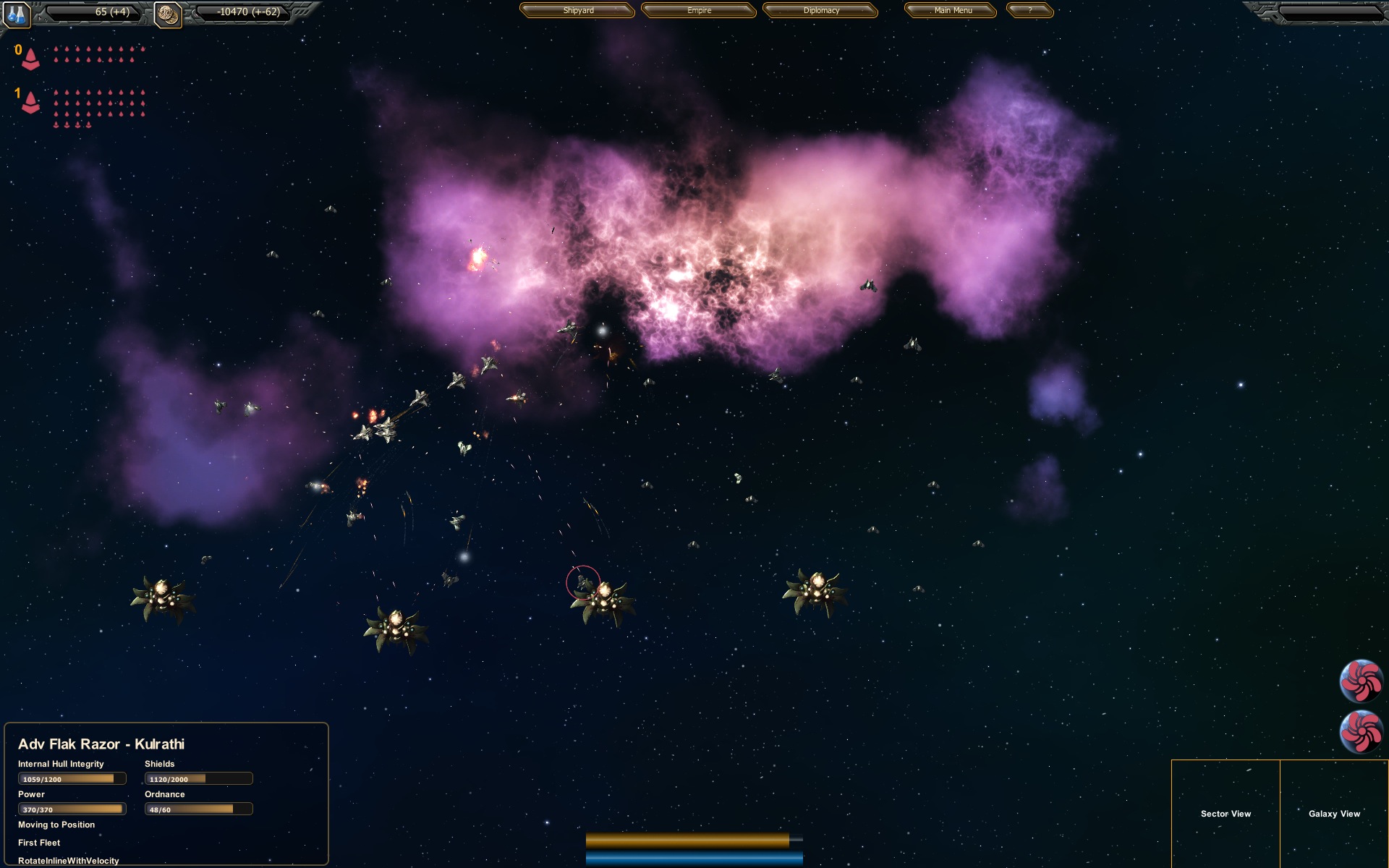Expand the Main Menu button's side arrow
Screen dimensions: 1389x868
(x=990, y=11)
